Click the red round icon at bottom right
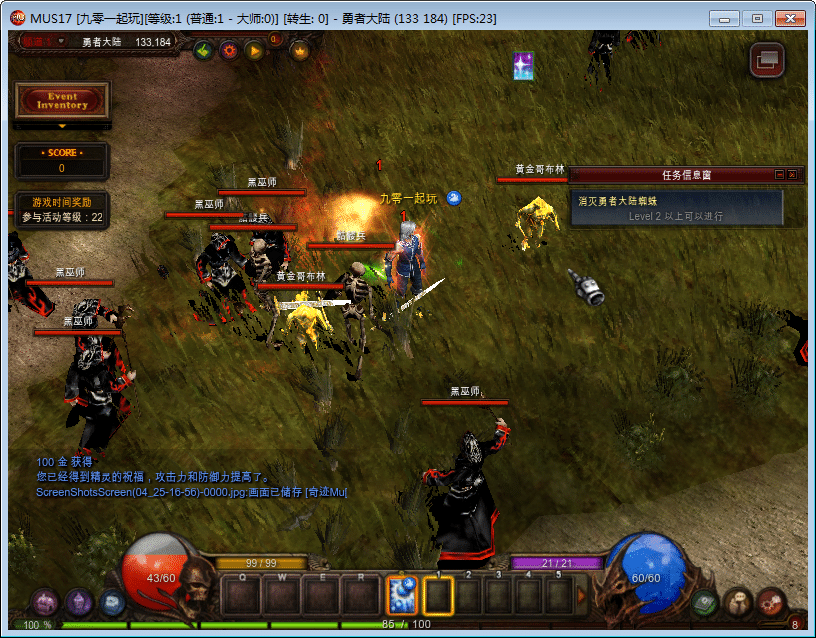 [771, 602]
